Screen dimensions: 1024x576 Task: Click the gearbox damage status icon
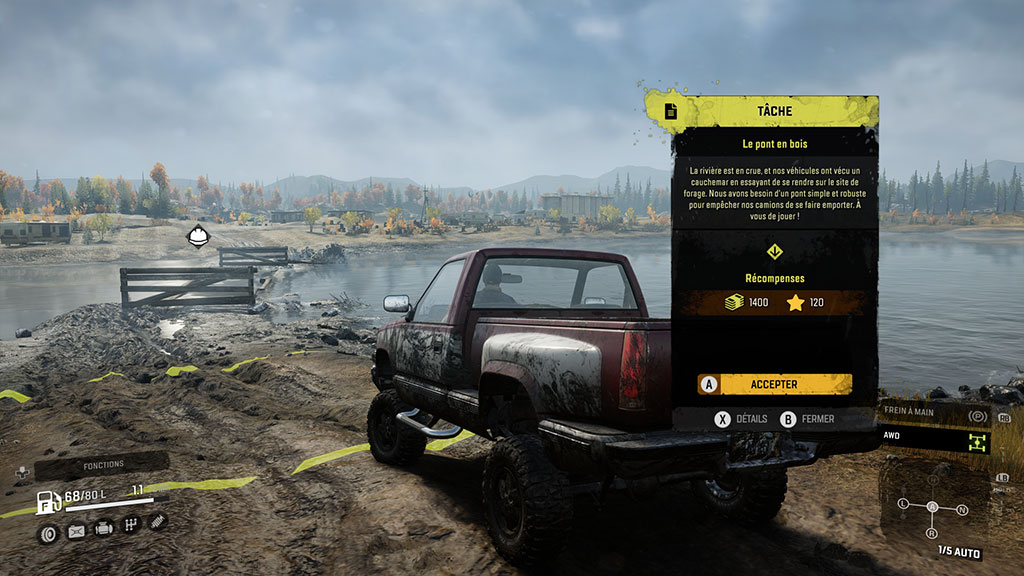coord(130,524)
